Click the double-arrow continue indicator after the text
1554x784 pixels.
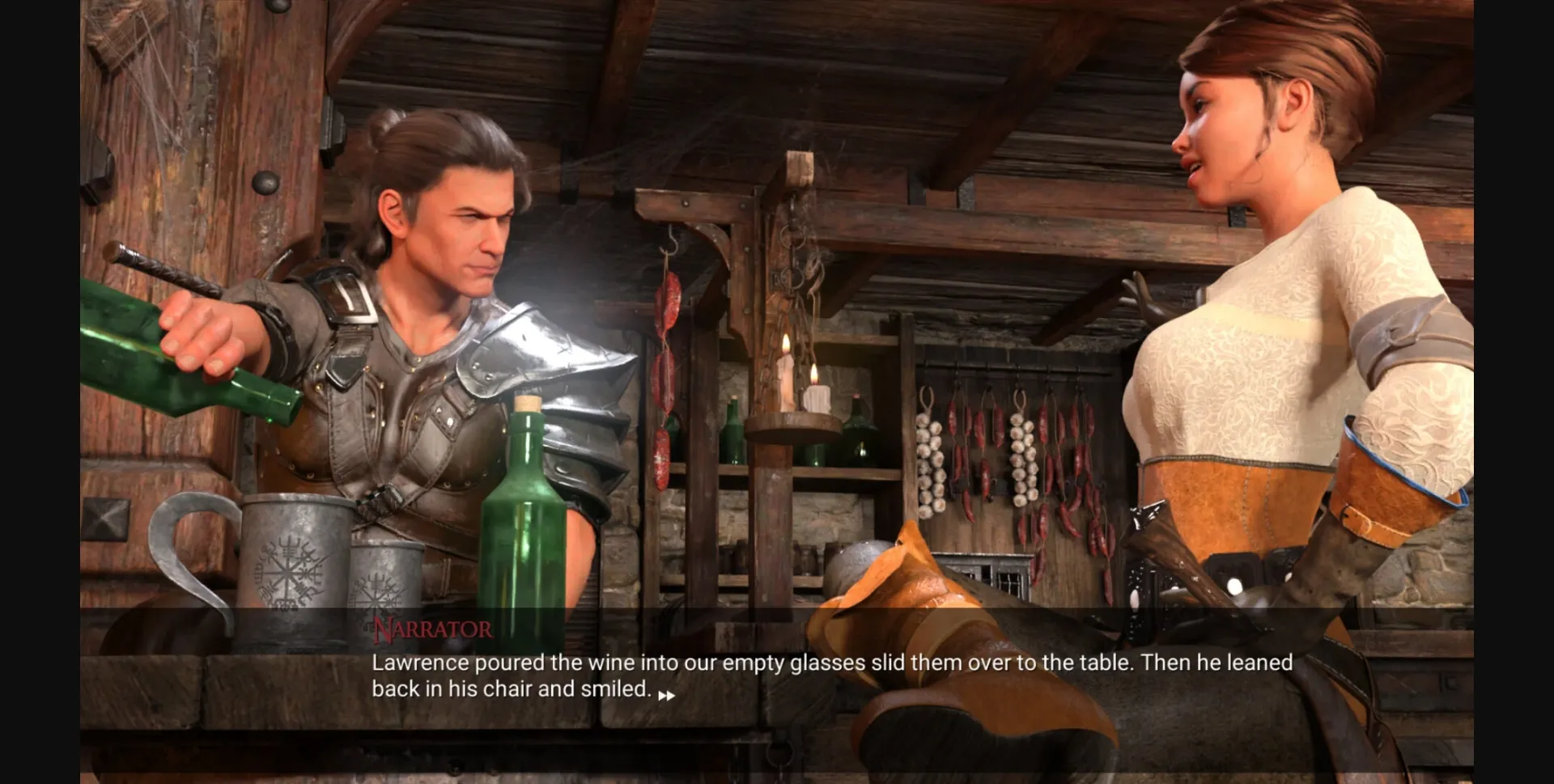coord(666,696)
